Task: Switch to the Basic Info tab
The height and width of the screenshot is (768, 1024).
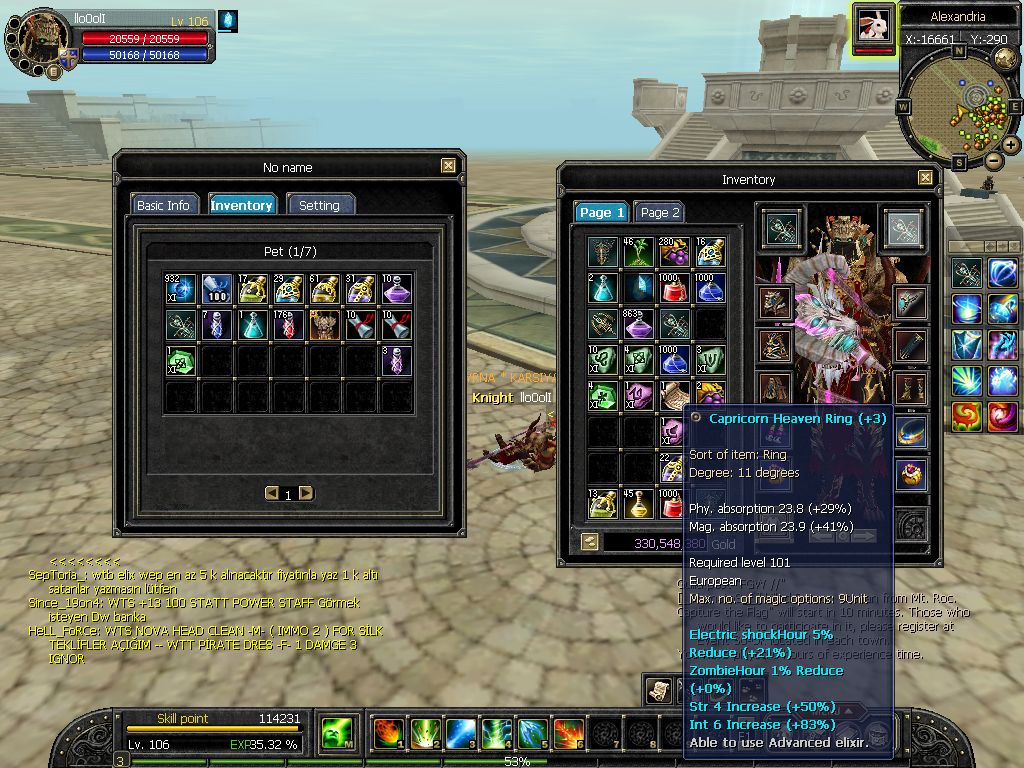Action: tap(163, 205)
